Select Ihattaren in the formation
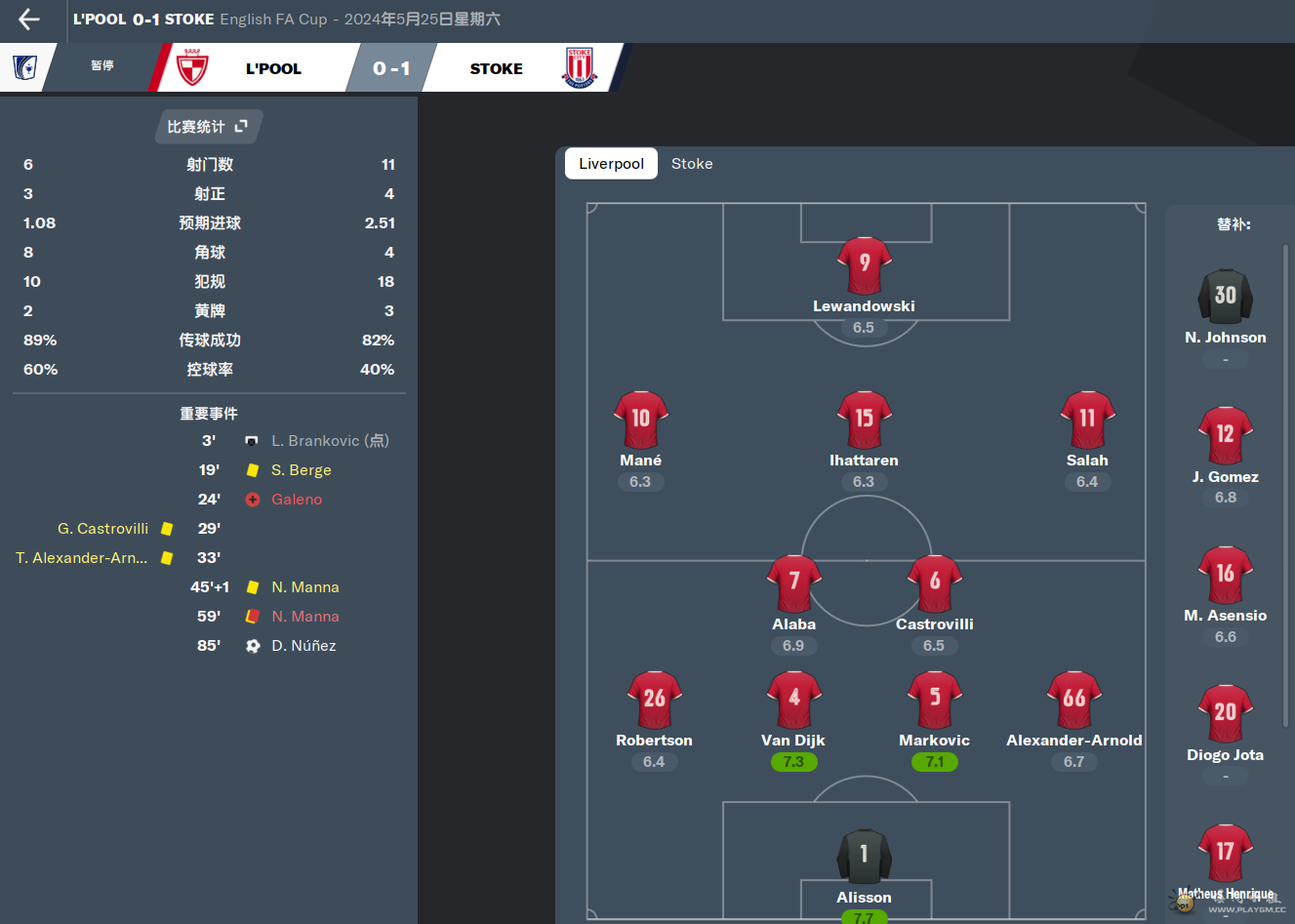The width and height of the screenshot is (1295, 924). coord(864,420)
